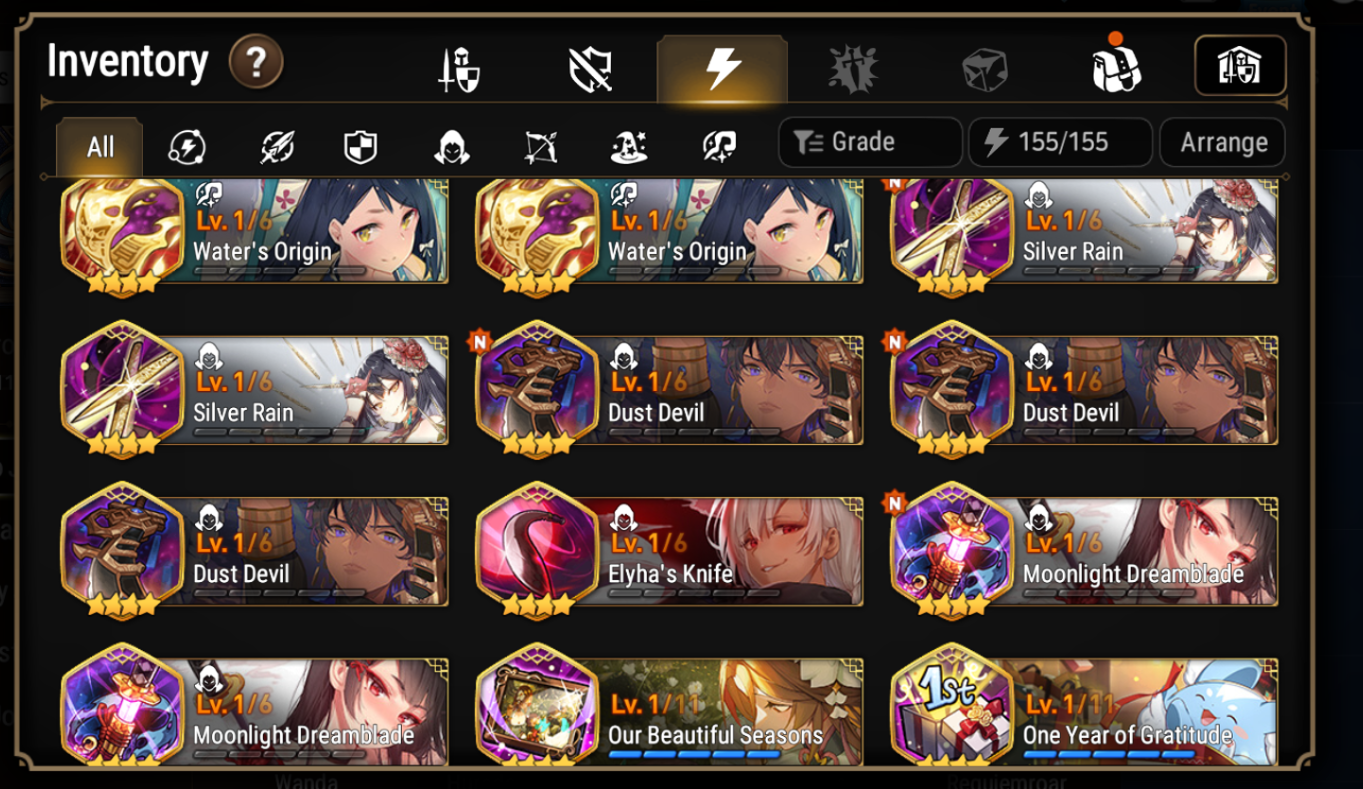Select the Elyha's Knife artifact
The image size is (1363, 789).
point(668,551)
